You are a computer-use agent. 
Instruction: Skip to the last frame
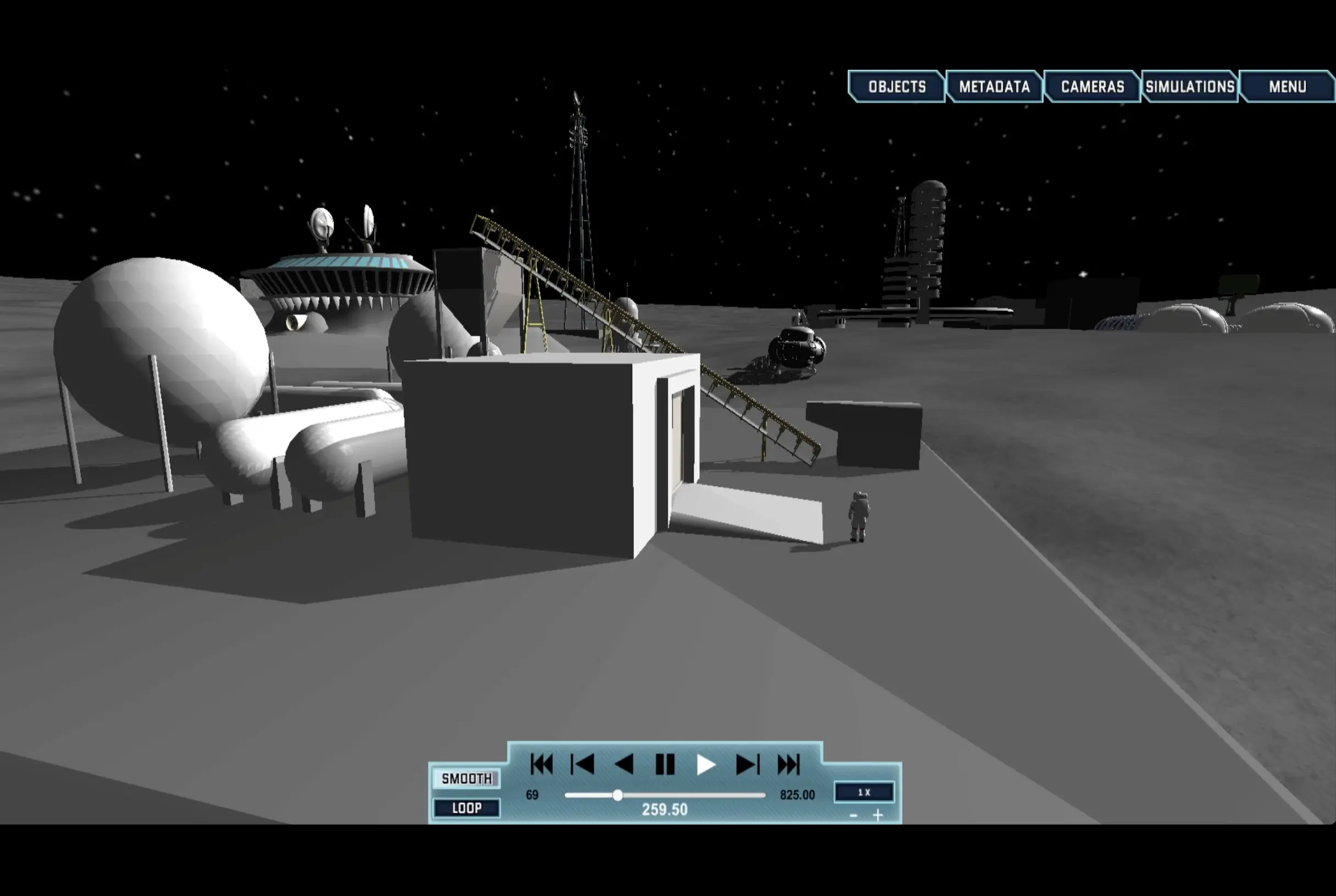click(788, 765)
